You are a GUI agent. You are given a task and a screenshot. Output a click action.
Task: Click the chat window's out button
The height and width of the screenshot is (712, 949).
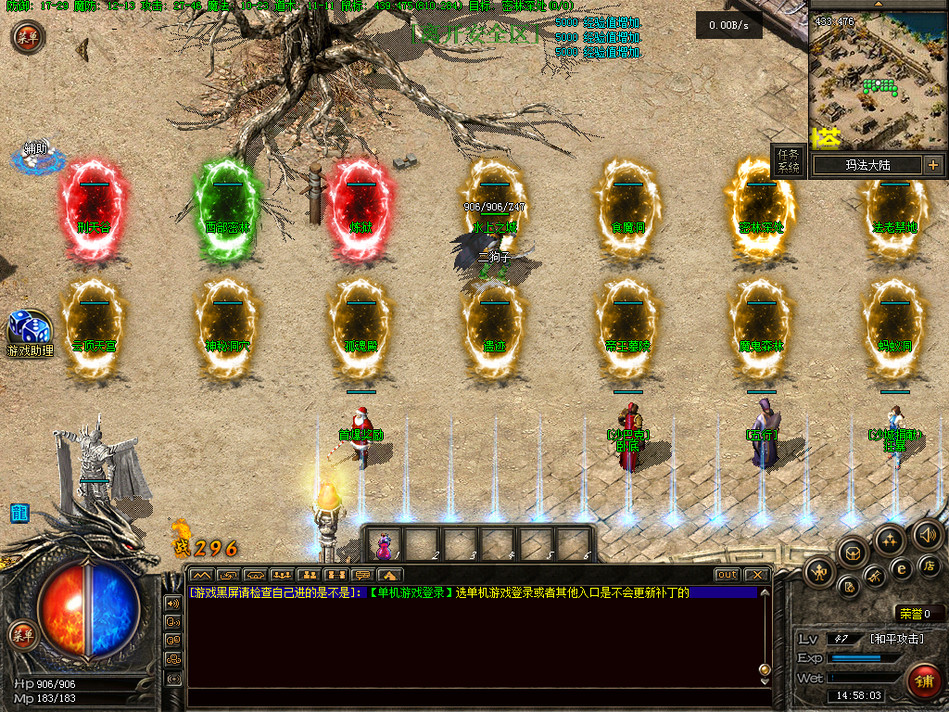click(727, 575)
